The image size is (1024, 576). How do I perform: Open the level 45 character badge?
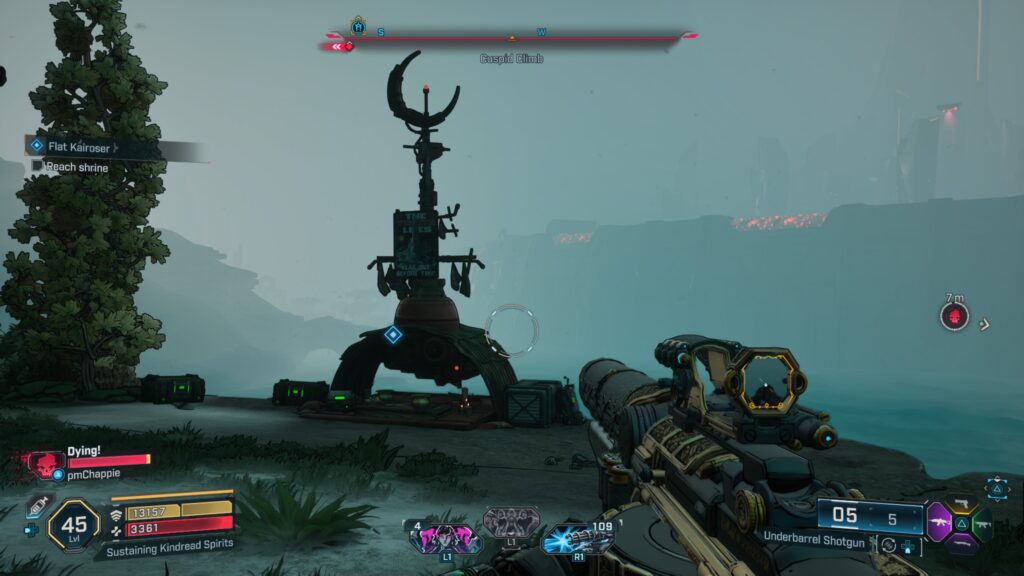click(x=73, y=523)
